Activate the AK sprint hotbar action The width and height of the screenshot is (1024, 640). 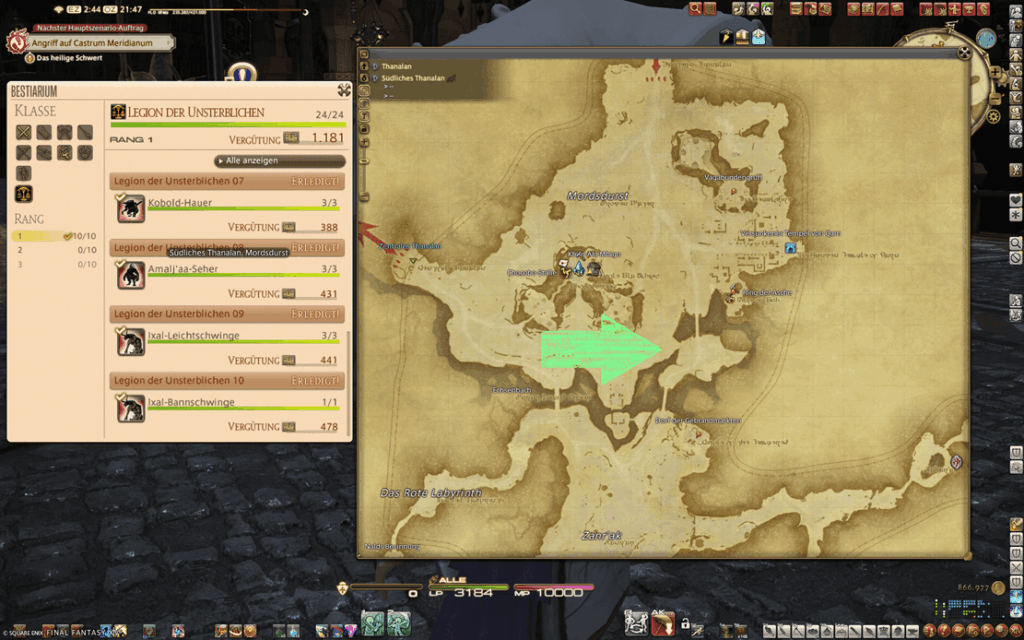coord(662,624)
